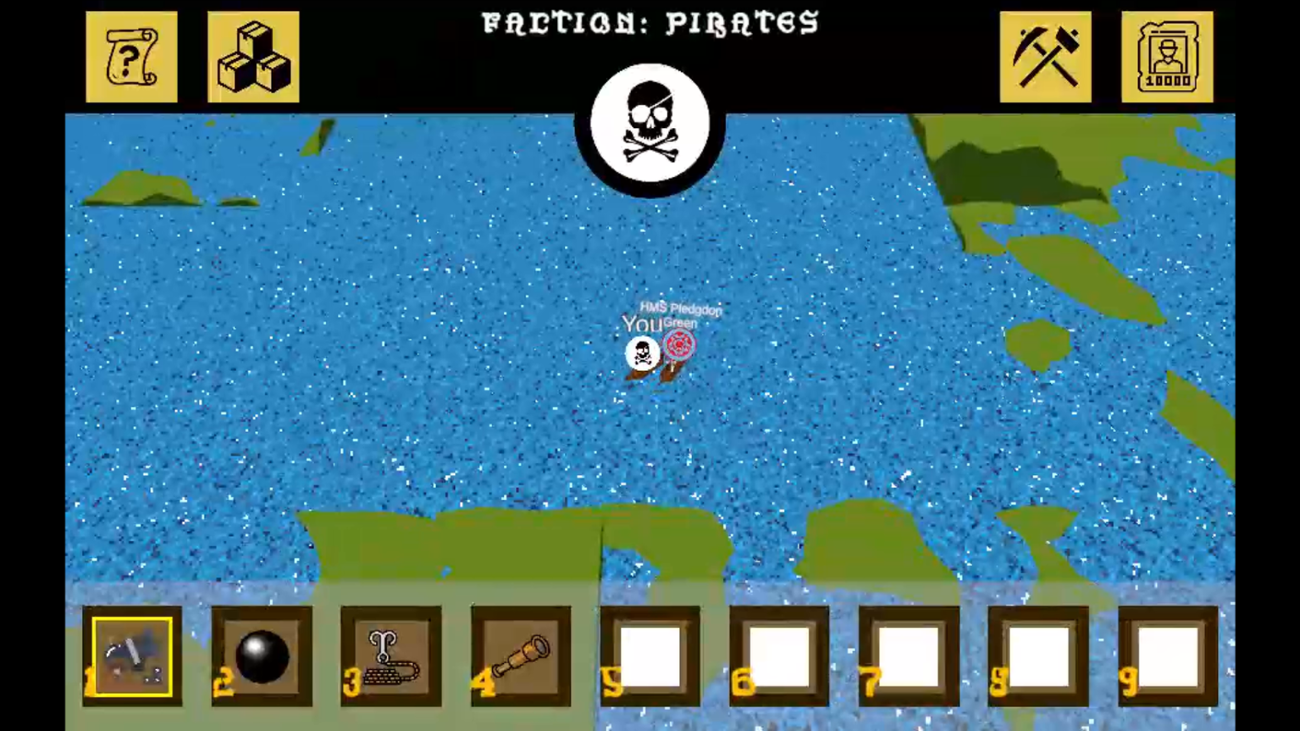Switch to empty hotbar slot 6
Image resolution: width=1300 pixels, height=731 pixels.
(779, 655)
